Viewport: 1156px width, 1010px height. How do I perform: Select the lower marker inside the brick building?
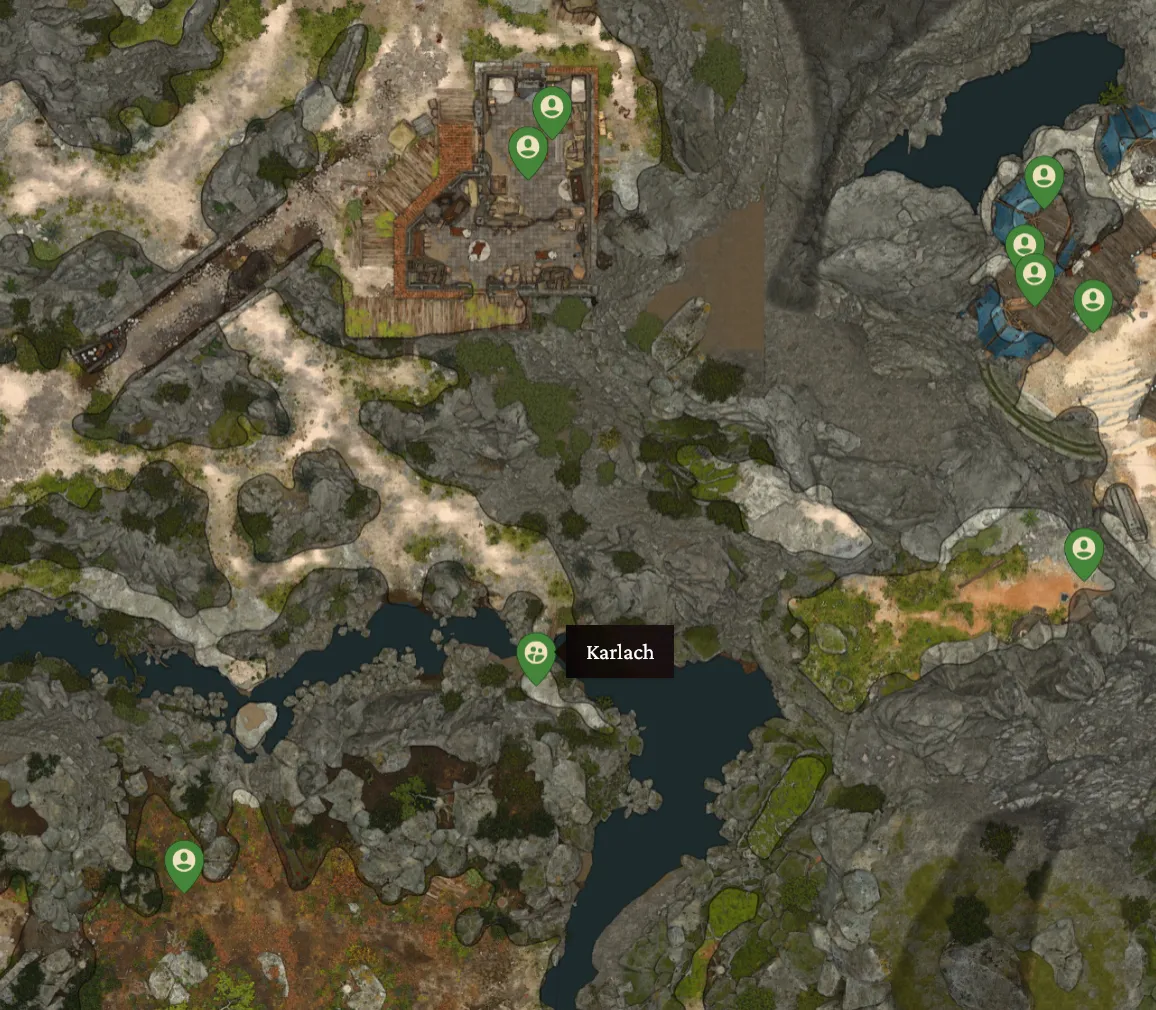[527, 149]
